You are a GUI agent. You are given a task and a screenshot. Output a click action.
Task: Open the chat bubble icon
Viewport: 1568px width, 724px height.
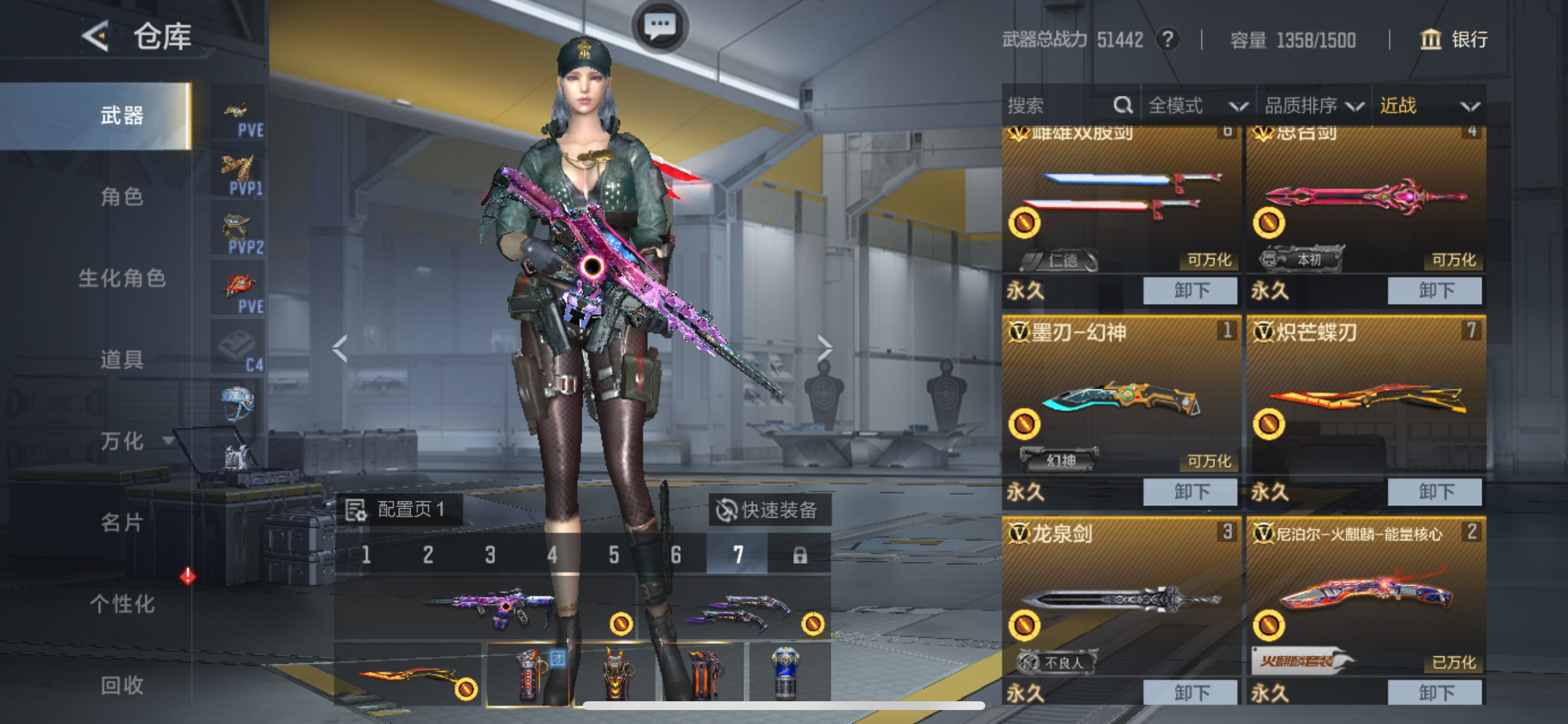(659, 26)
